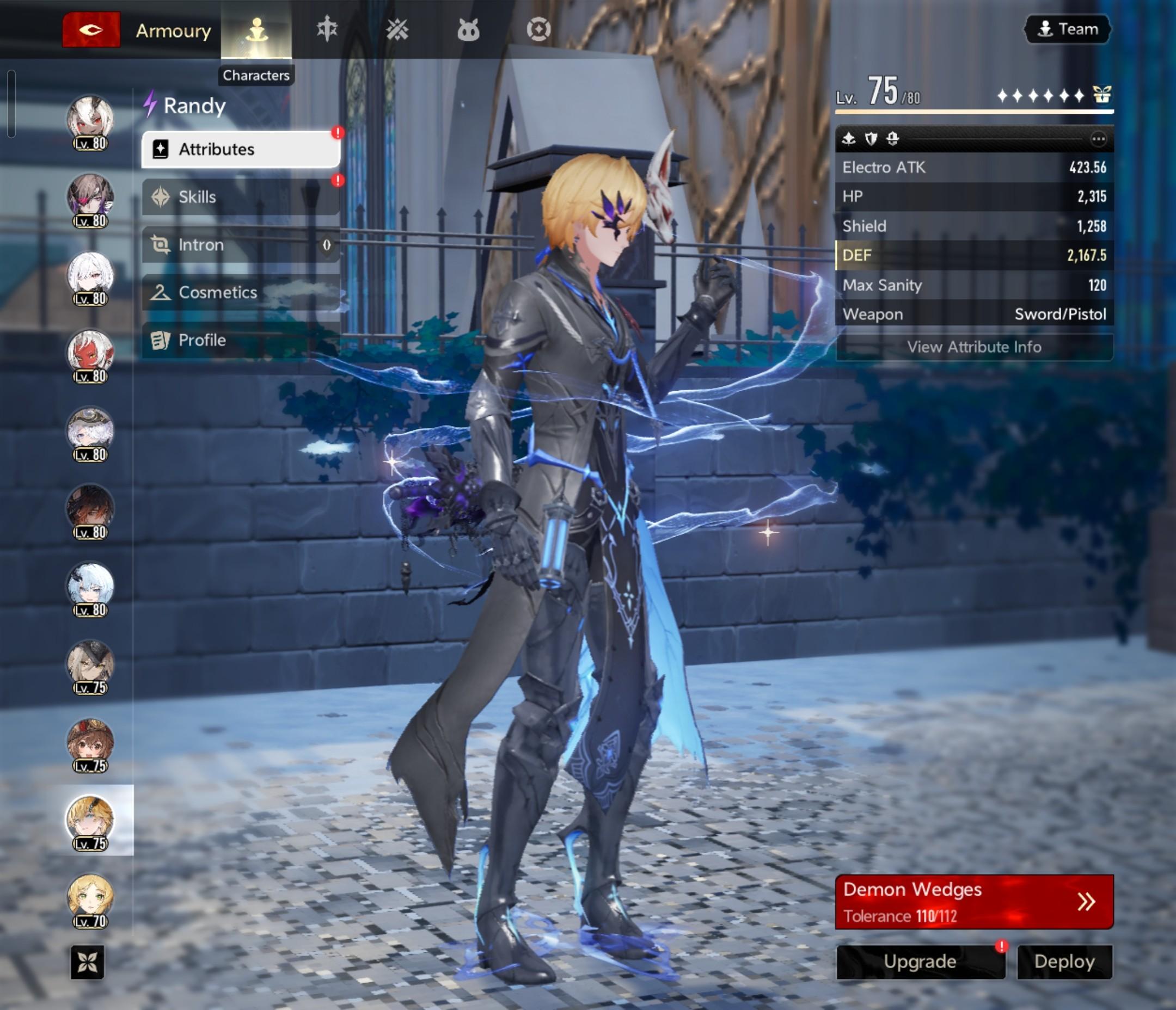Image resolution: width=1176 pixels, height=1010 pixels.
Task: Expand attribute options with the ellipsis button
Action: (1098, 139)
